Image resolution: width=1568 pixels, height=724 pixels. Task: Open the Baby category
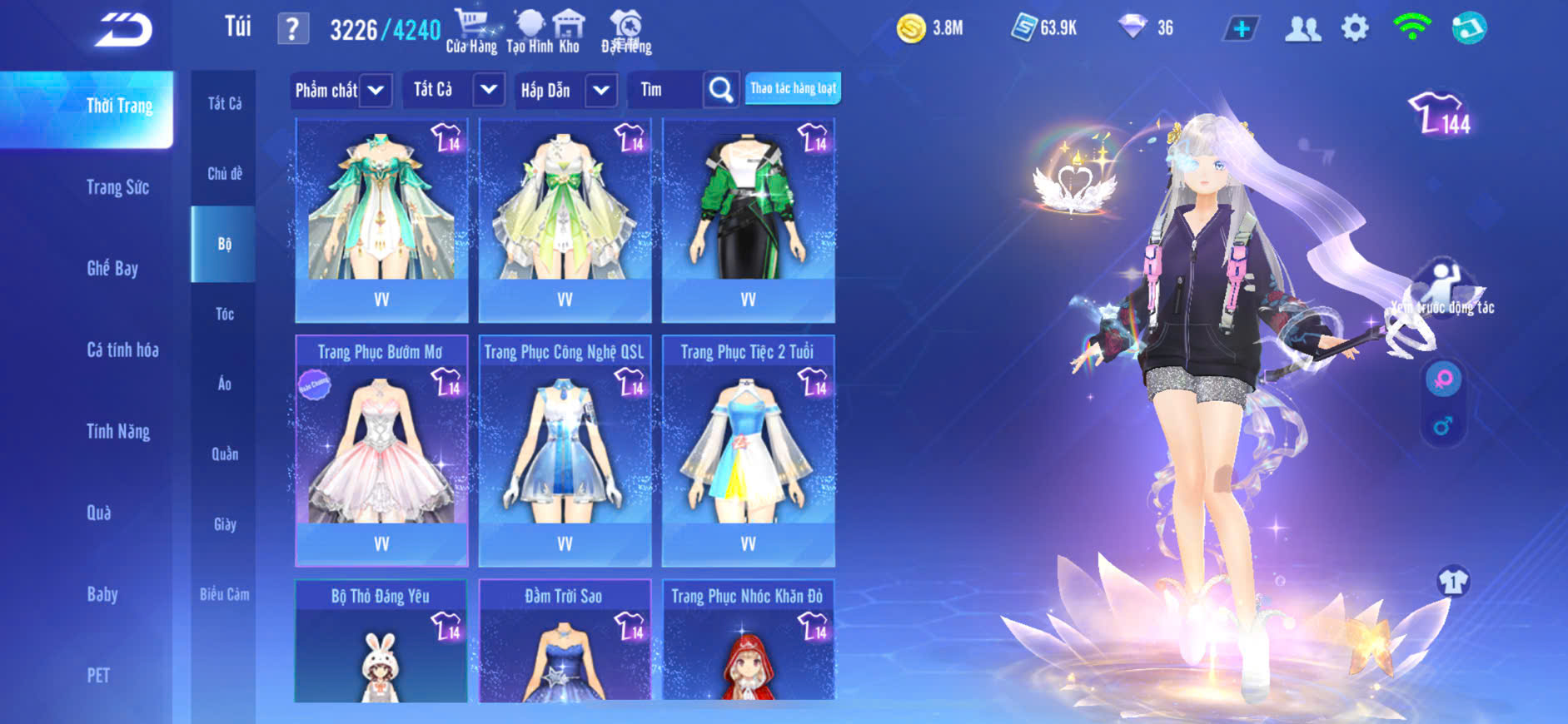102,594
